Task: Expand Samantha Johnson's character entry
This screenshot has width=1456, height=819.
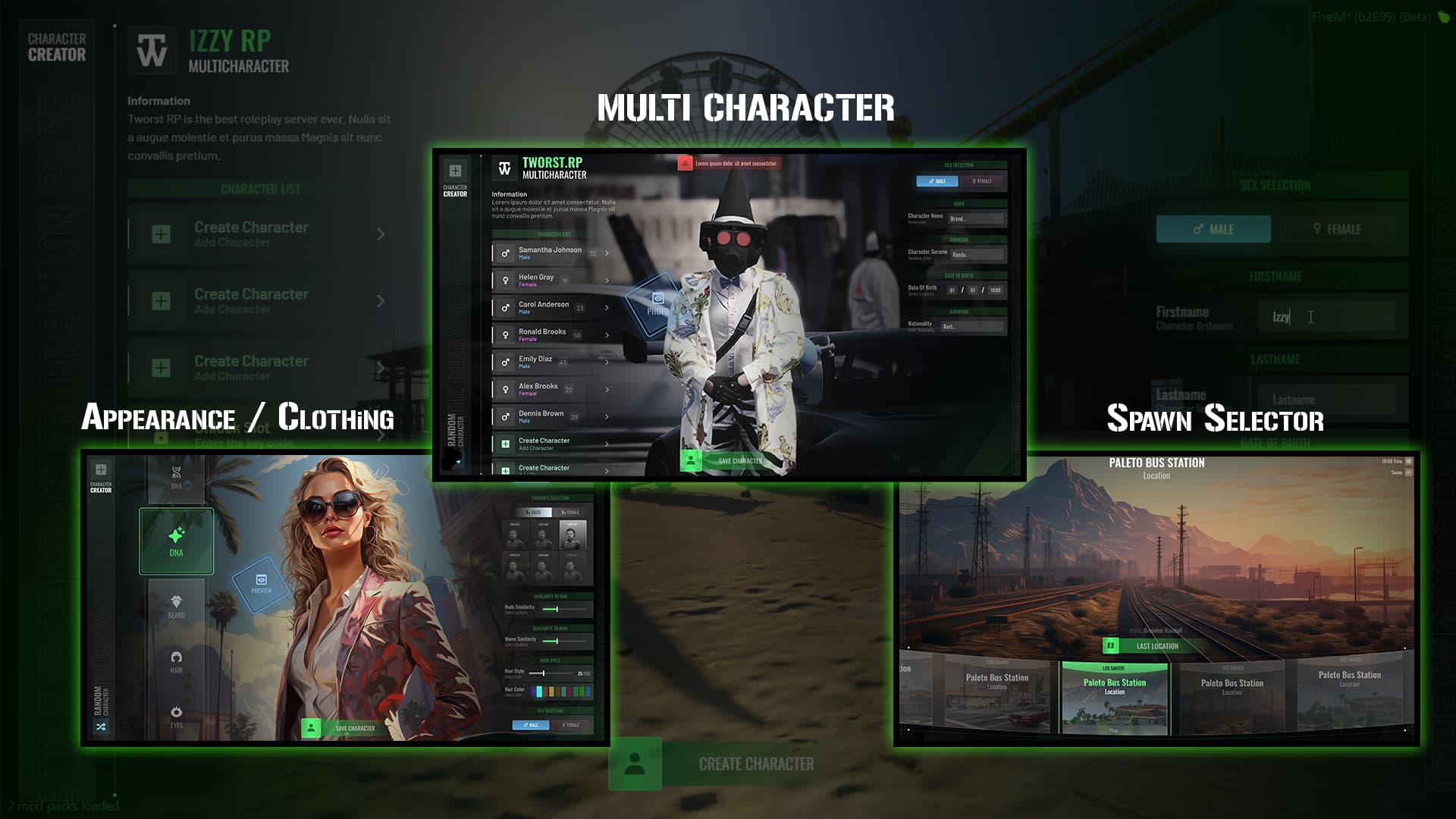Action: (x=607, y=253)
